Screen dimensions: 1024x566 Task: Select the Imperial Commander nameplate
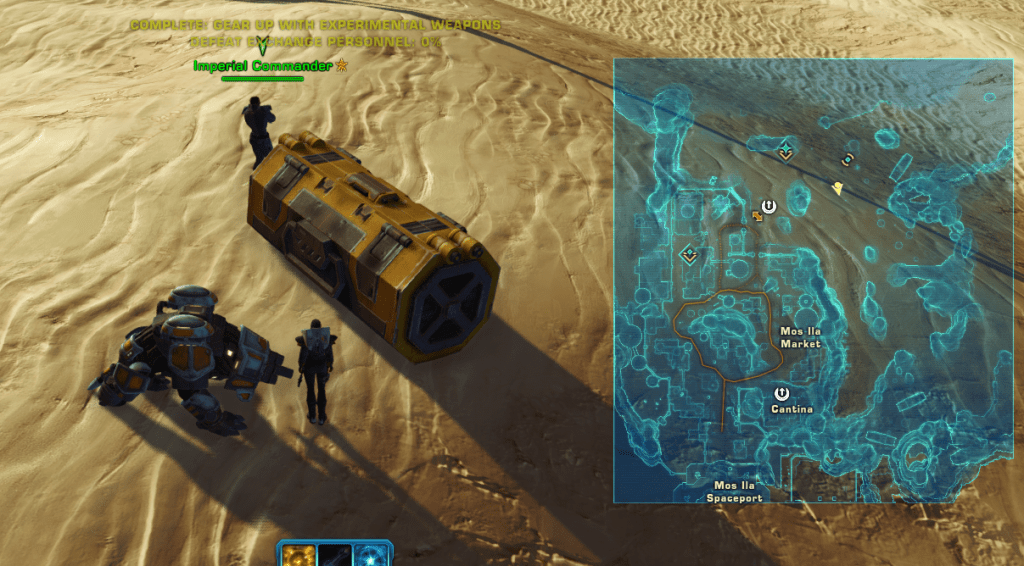click(262, 66)
